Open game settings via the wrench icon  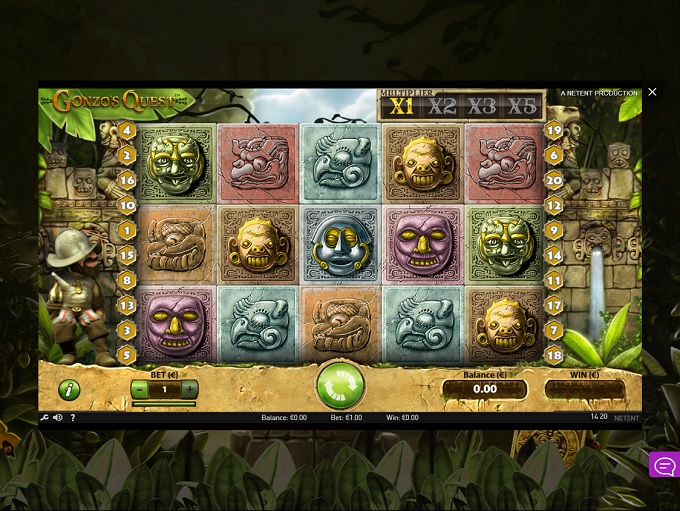pos(45,417)
